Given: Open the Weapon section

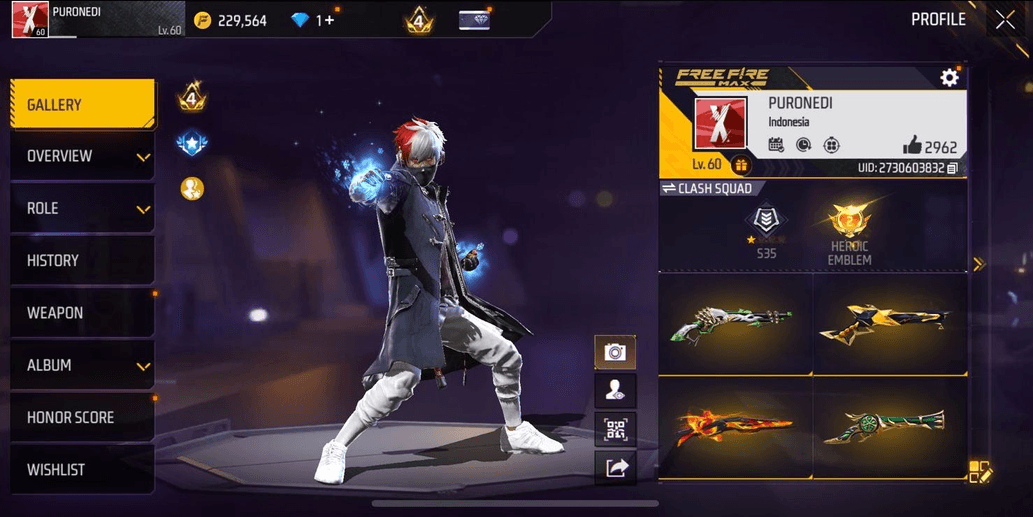Looking at the screenshot, I should [82, 313].
